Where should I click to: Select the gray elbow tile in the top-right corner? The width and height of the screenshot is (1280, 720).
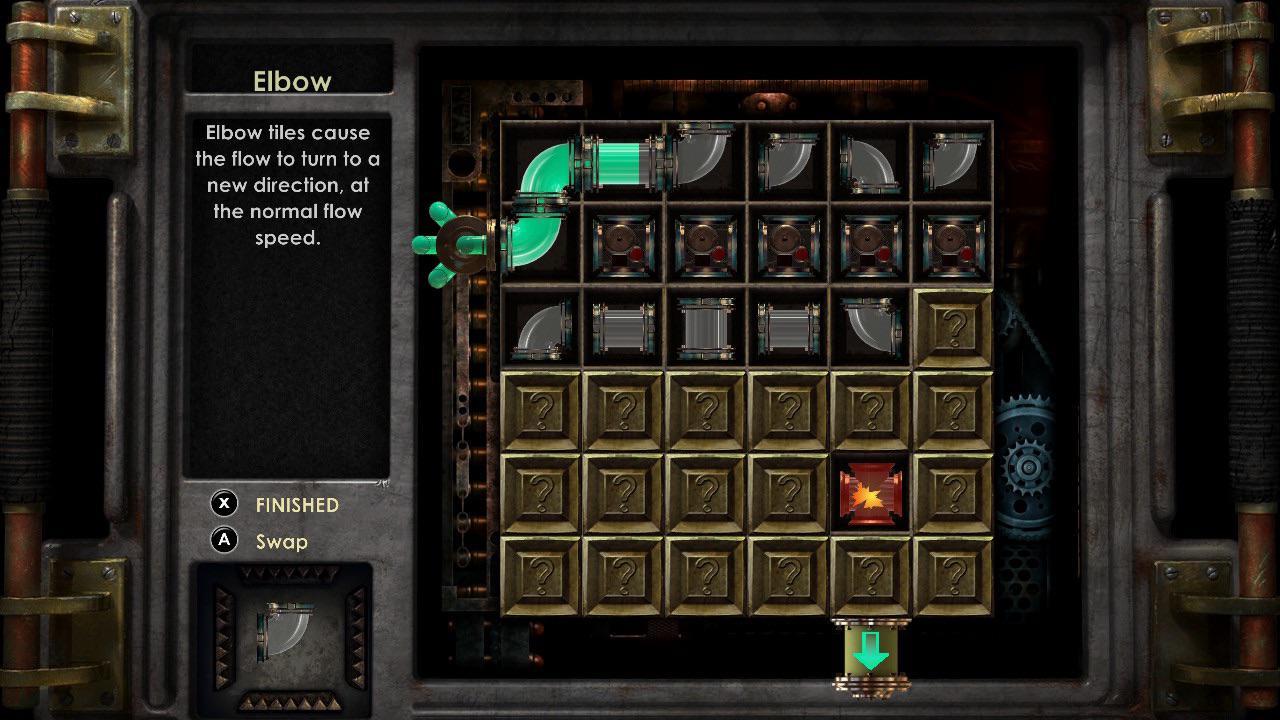point(952,163)
